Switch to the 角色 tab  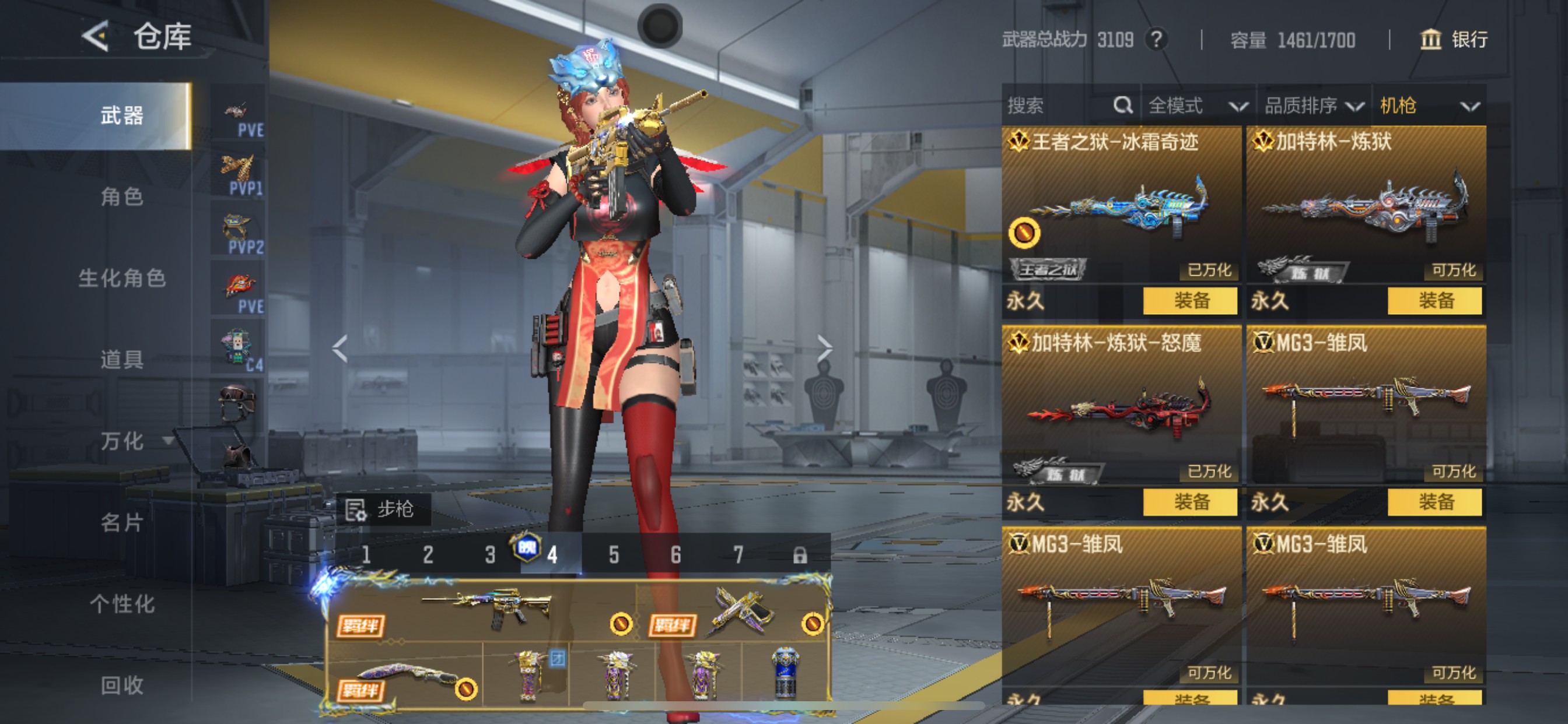click(122, 196)
